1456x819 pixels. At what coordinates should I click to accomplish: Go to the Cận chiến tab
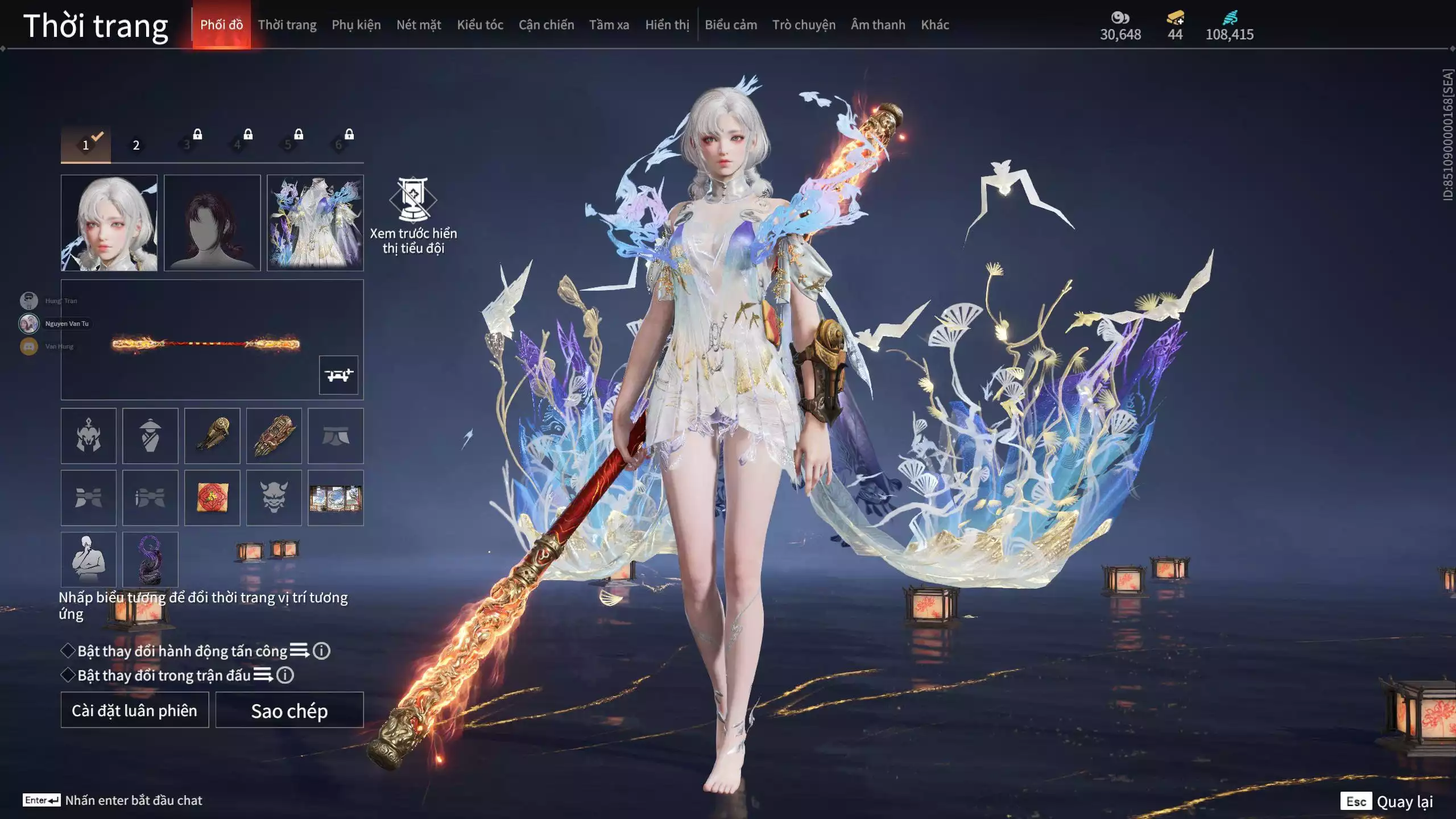pos(546,25)
